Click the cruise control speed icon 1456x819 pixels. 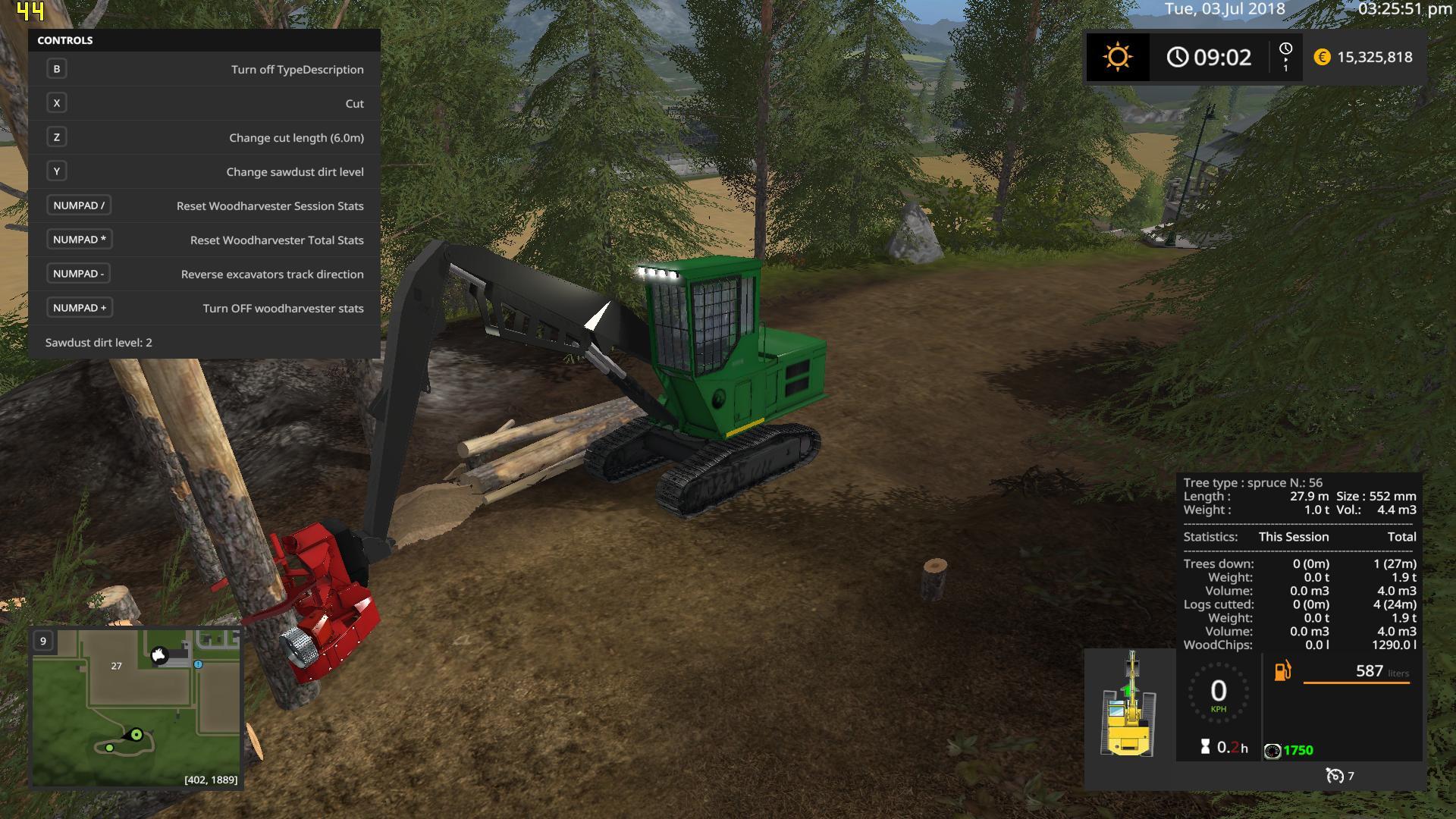pyautogui.click(x=1334, y=776)
